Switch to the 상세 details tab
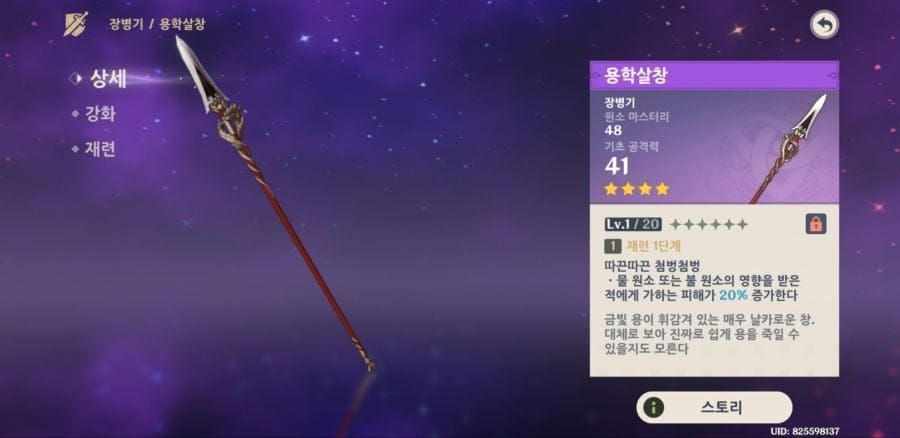 point(104,79)
